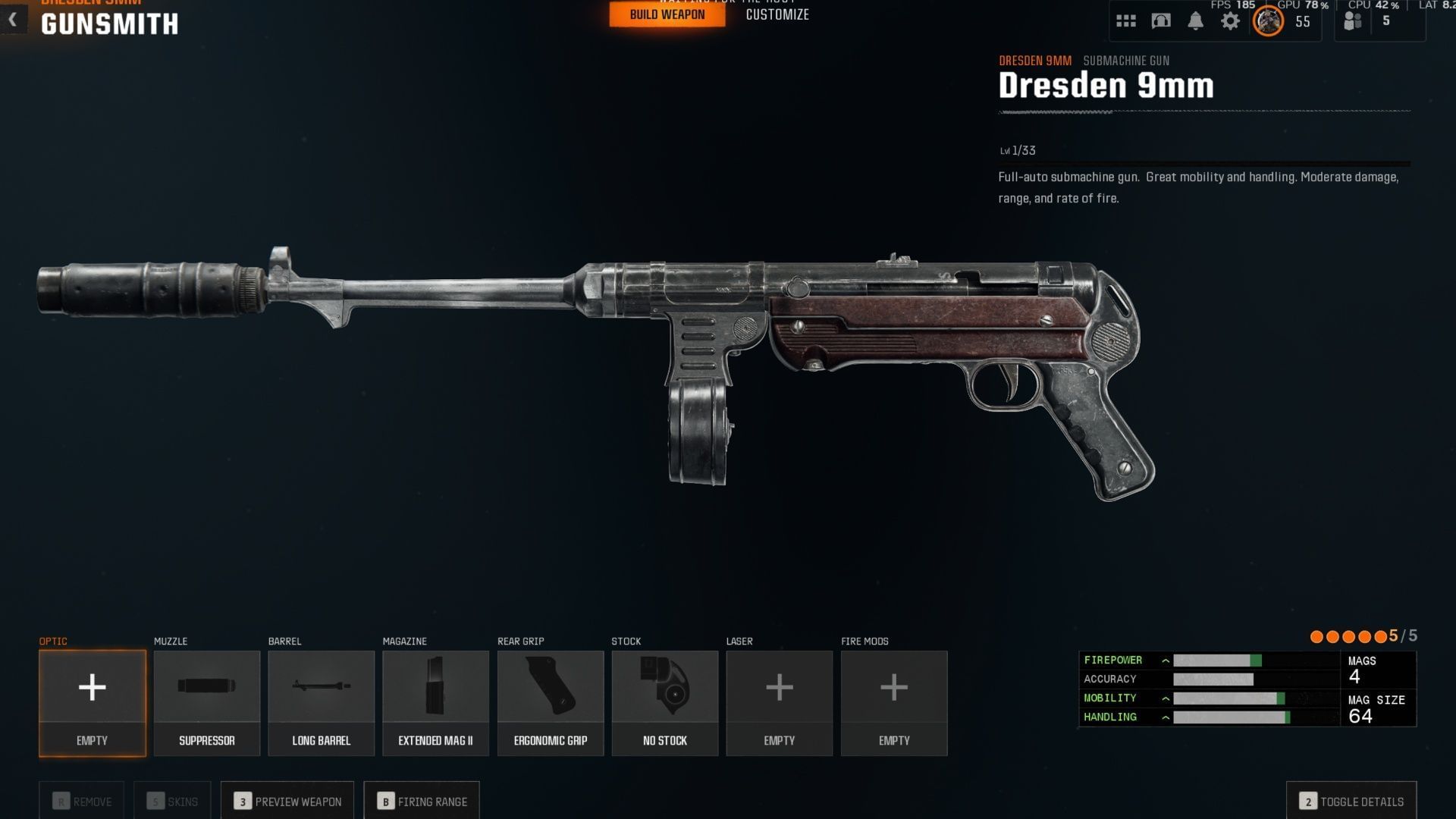The image size is (1456, 819).
Task: Launch the Firing Range
Action: tap(422, 801)
